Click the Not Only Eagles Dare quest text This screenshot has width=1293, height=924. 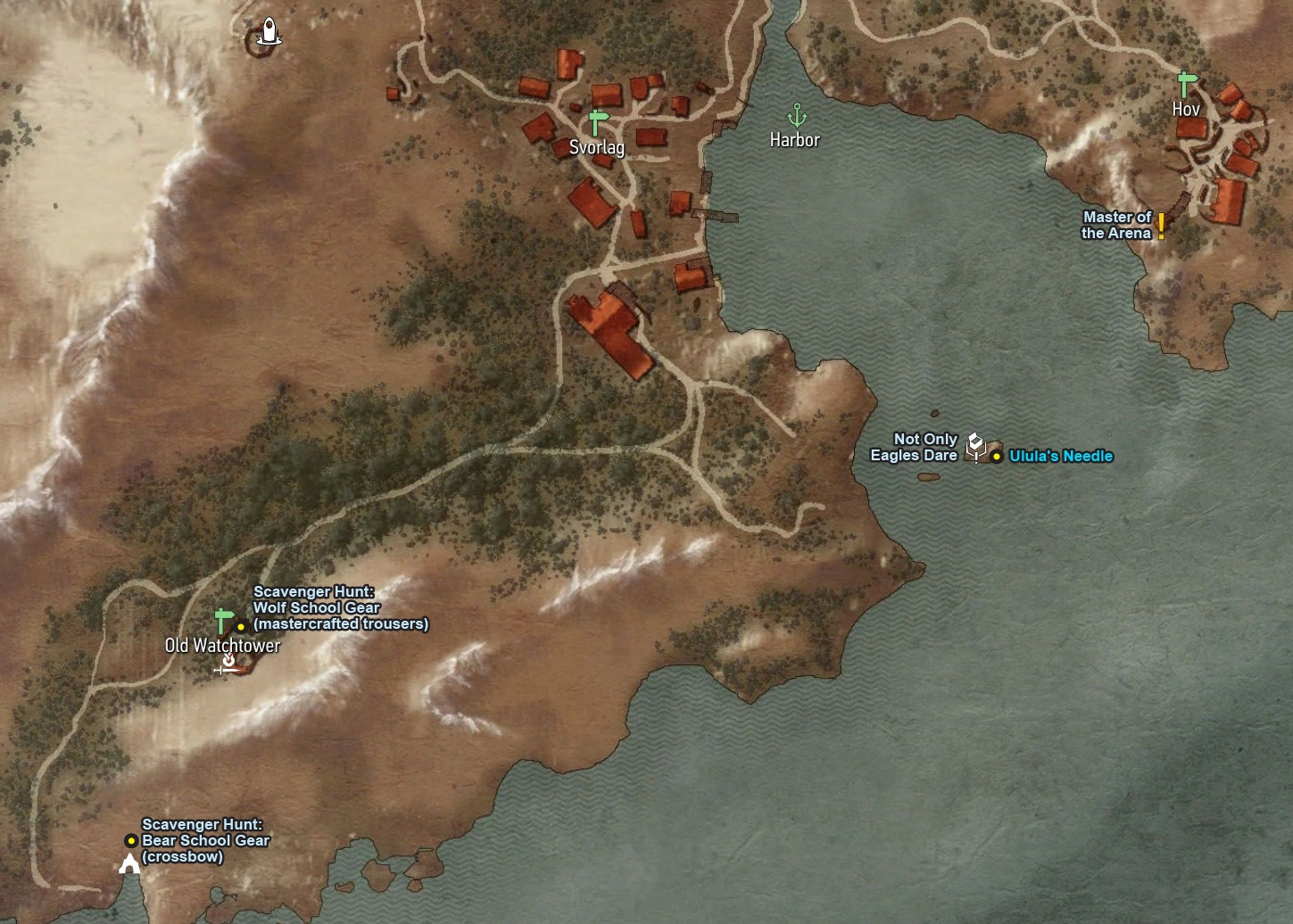coord(915,447)
